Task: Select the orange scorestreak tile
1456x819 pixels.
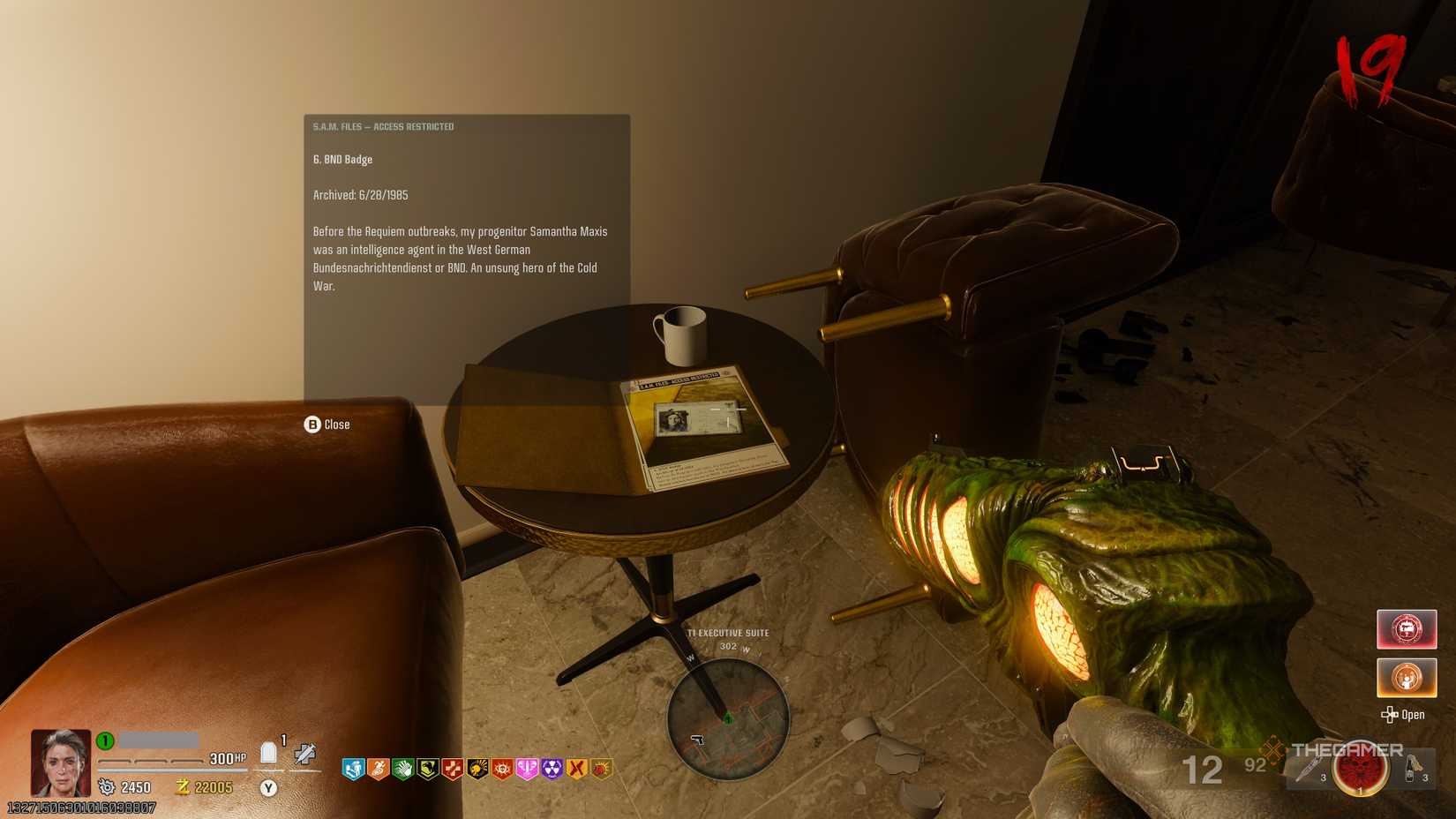Action: pos(1406,678)
